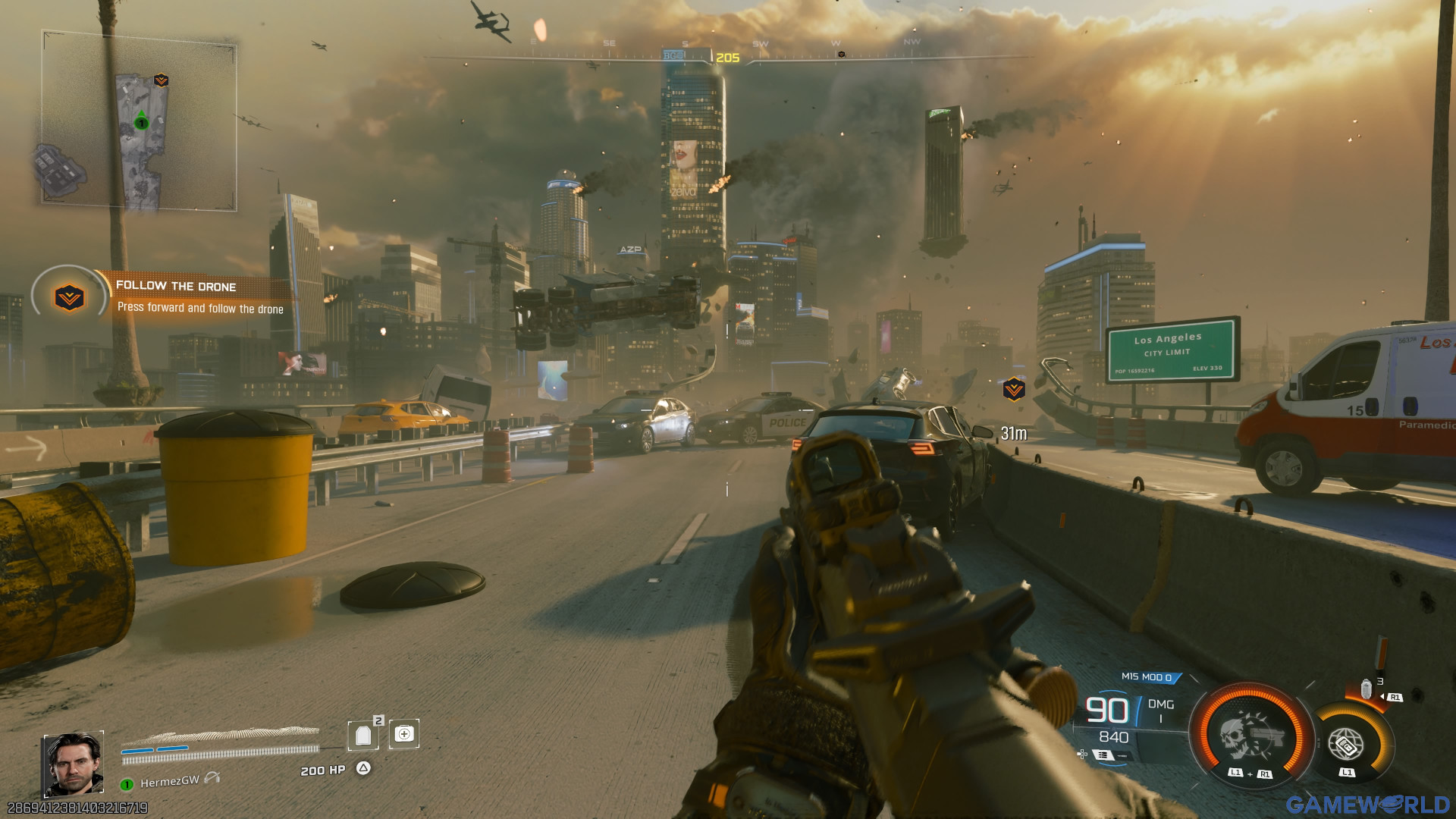Click the minimap in the corner
Viewport: 1456px width, 819px height.
139,121
